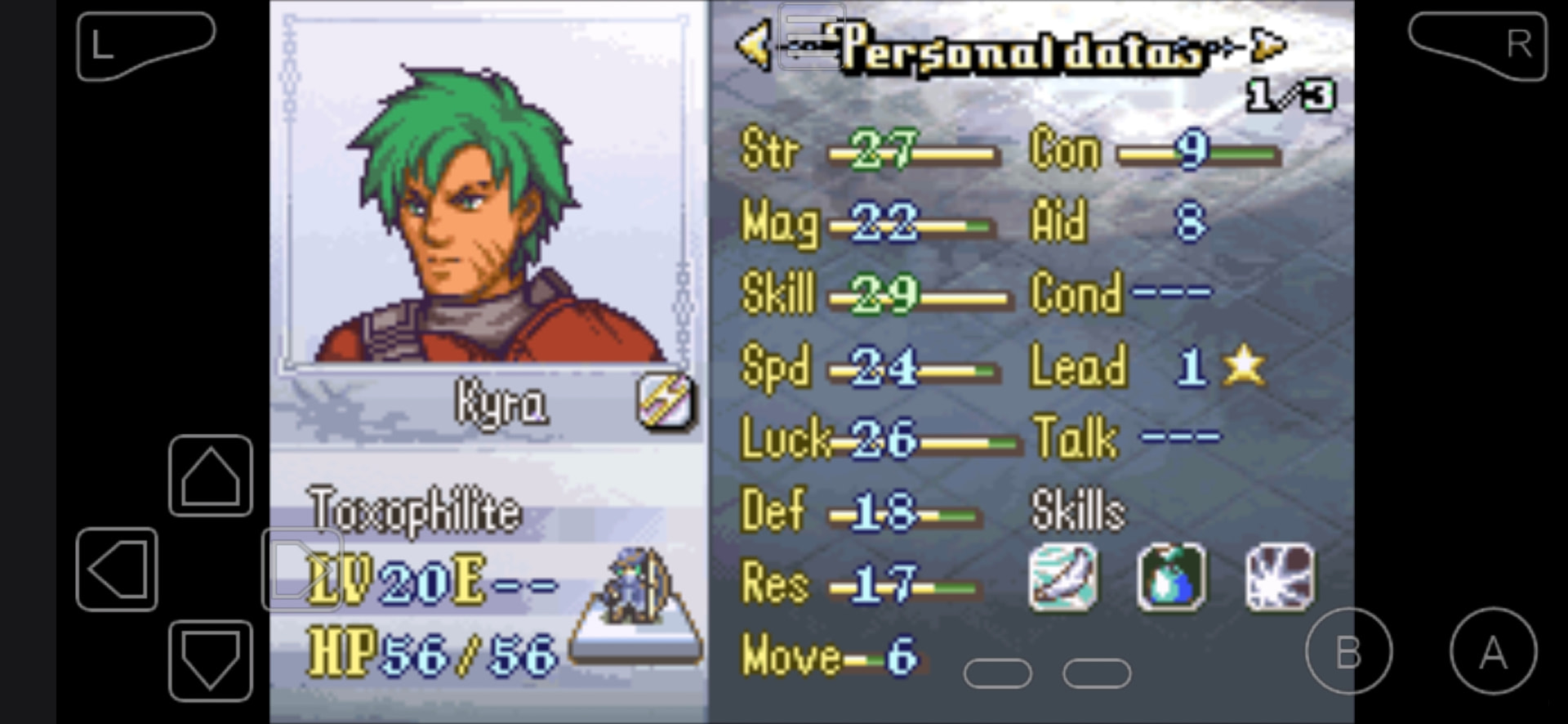1568x724 pixels.
Task: Tap the R shoulder button
Action: click(1477, 45)
